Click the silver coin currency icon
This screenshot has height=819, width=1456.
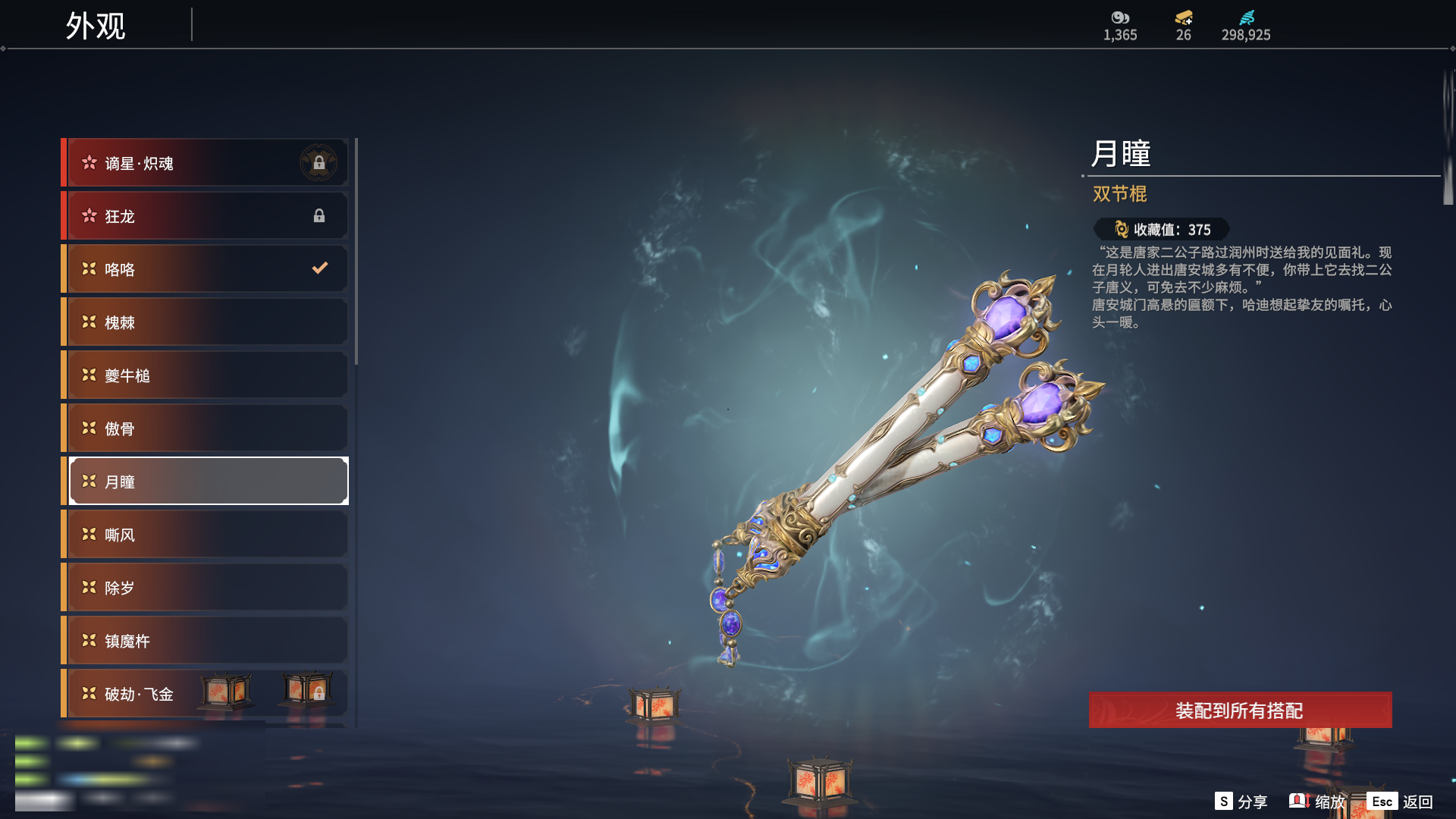pyautogui.click(x=1120, y=17)
